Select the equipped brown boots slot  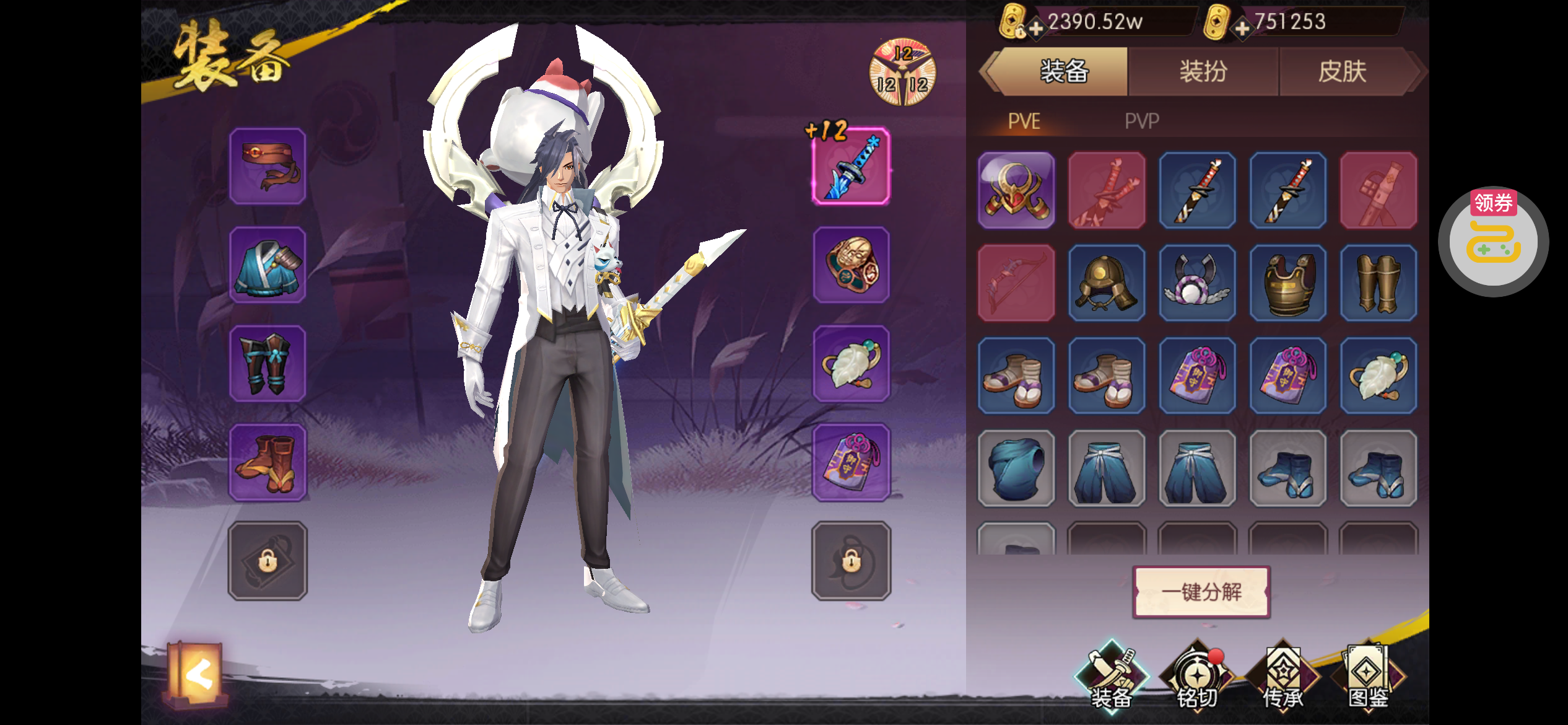[268, 462]
